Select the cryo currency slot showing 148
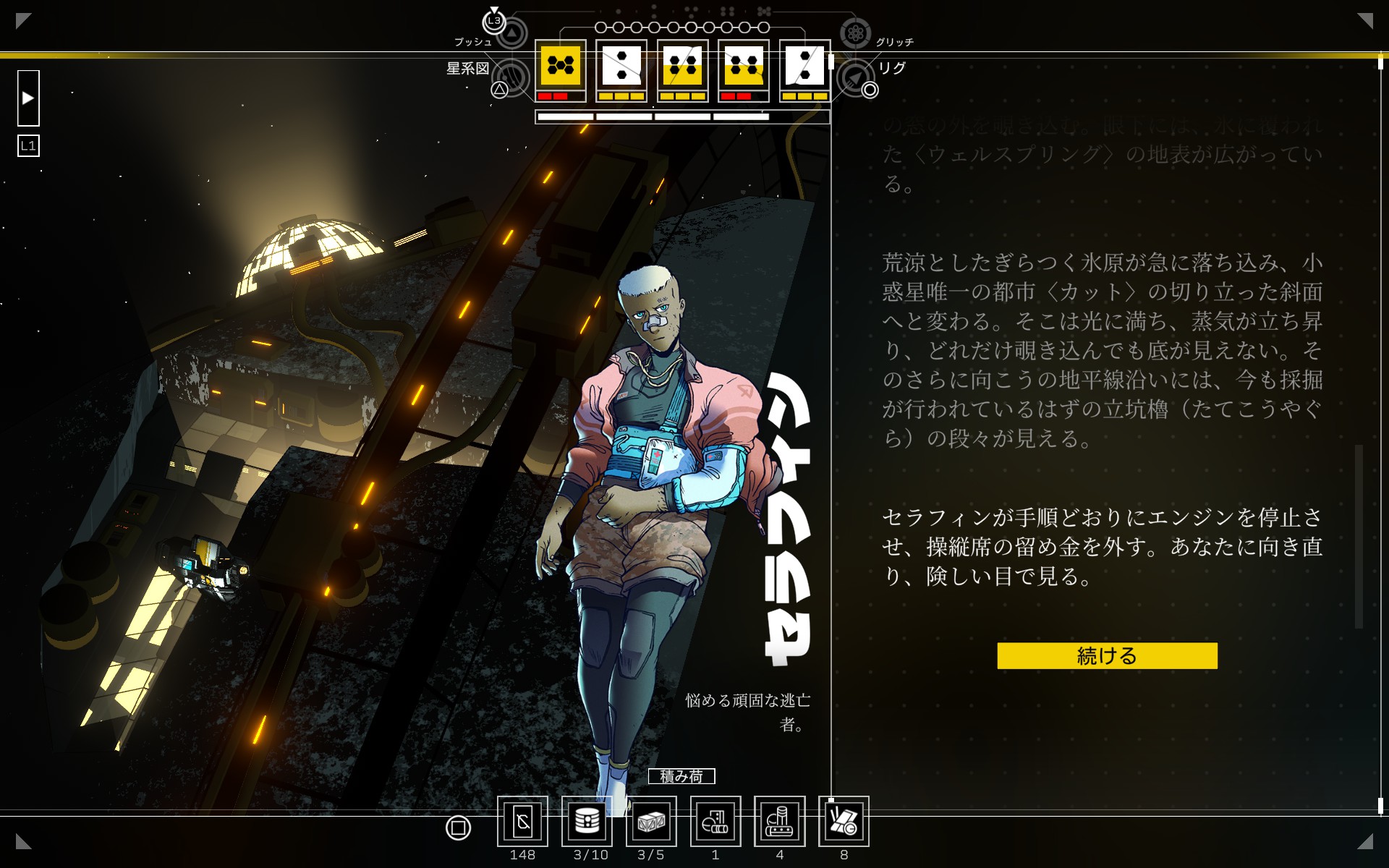The image size is (1389, 868). pyautogui.click(x=522, y=822)
